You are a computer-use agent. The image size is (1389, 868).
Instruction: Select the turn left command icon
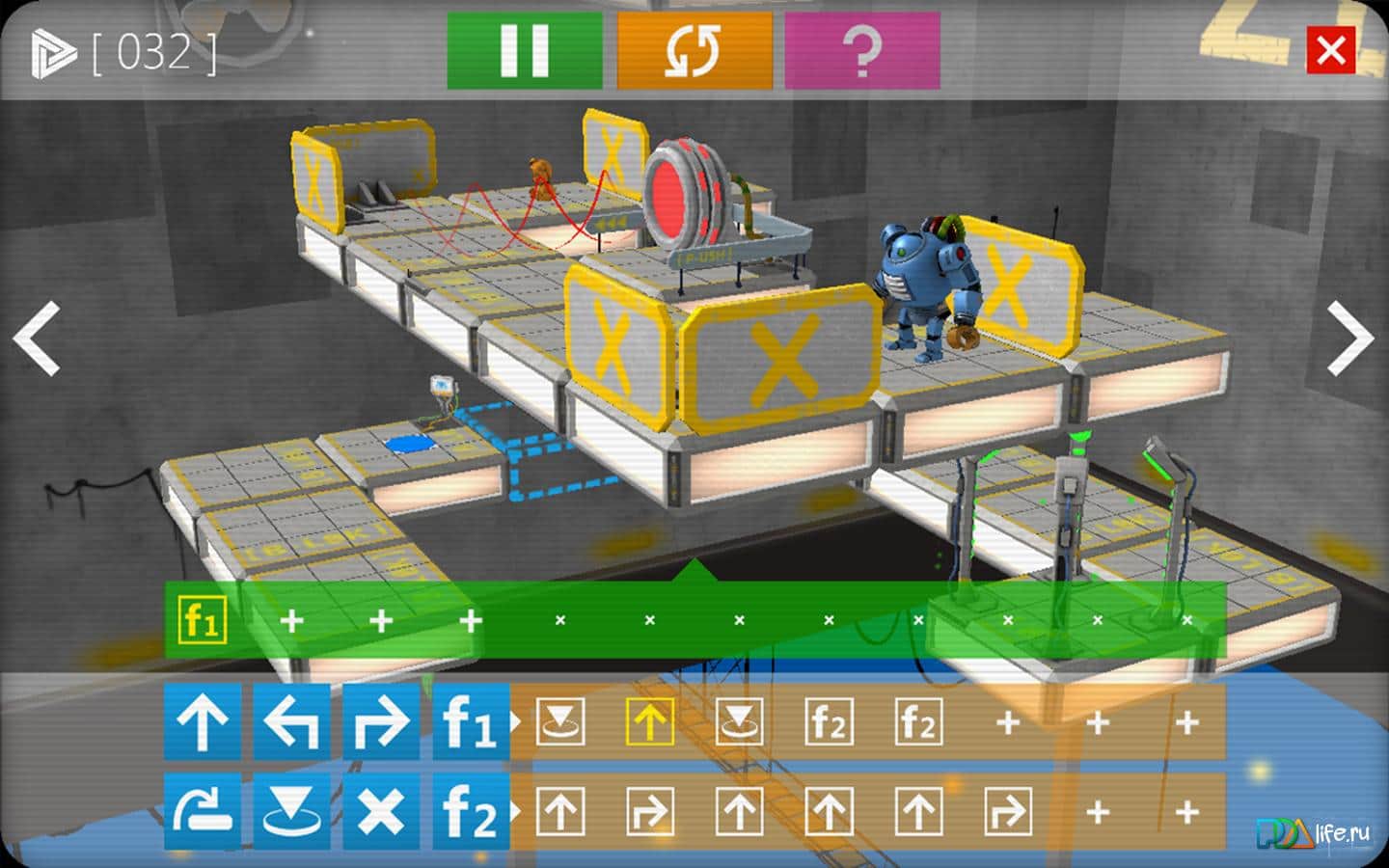tap(292, 720)
